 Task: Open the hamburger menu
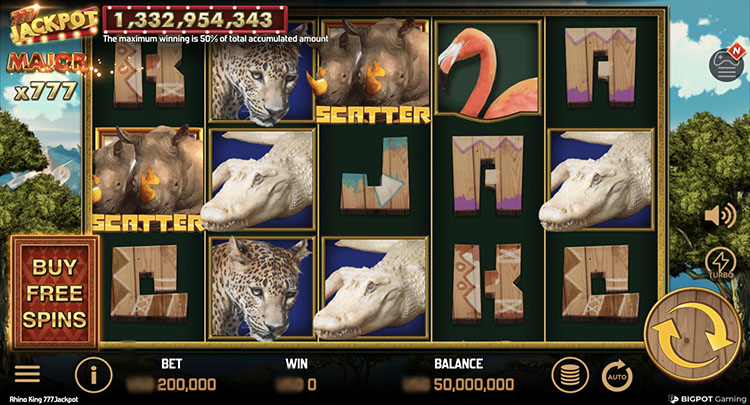[x=27, y=376]
